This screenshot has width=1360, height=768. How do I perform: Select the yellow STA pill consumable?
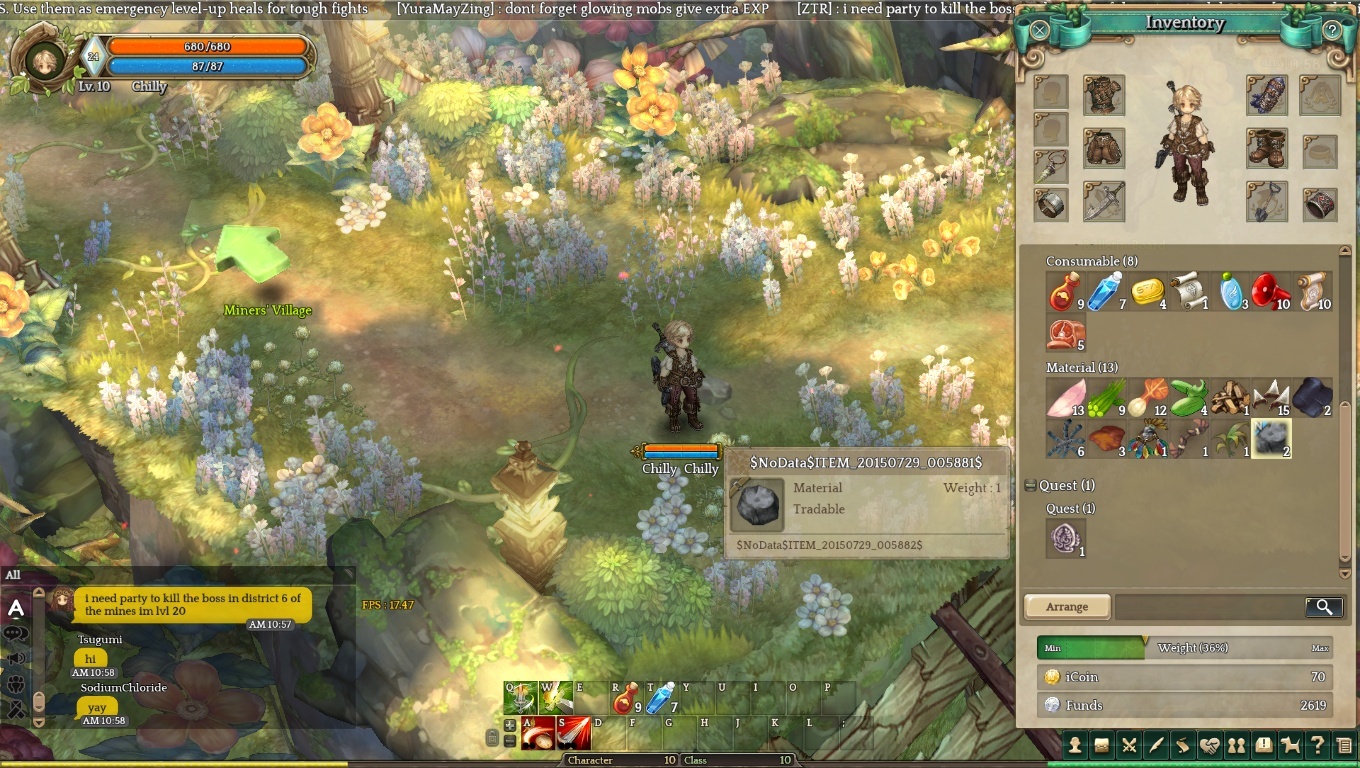click(1148, 291)
